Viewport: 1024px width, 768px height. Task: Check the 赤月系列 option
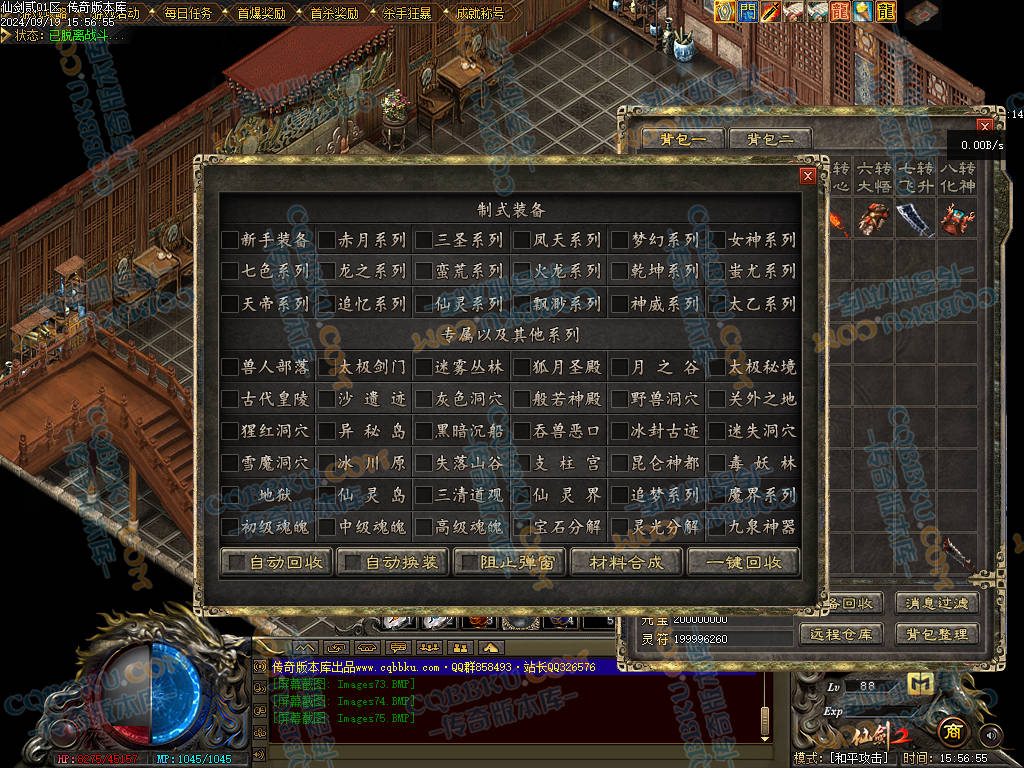pos(327,240)
